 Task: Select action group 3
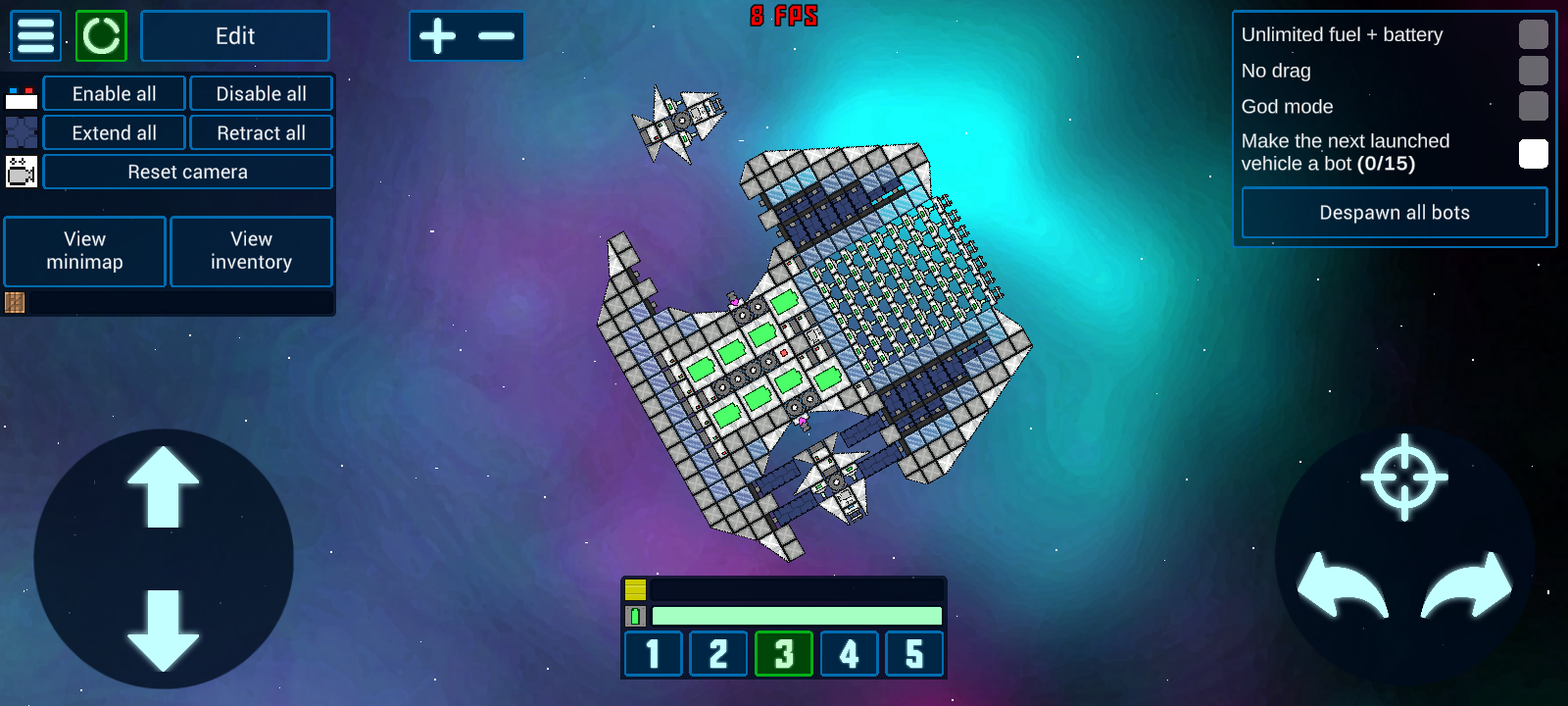(x=783, y=654)
